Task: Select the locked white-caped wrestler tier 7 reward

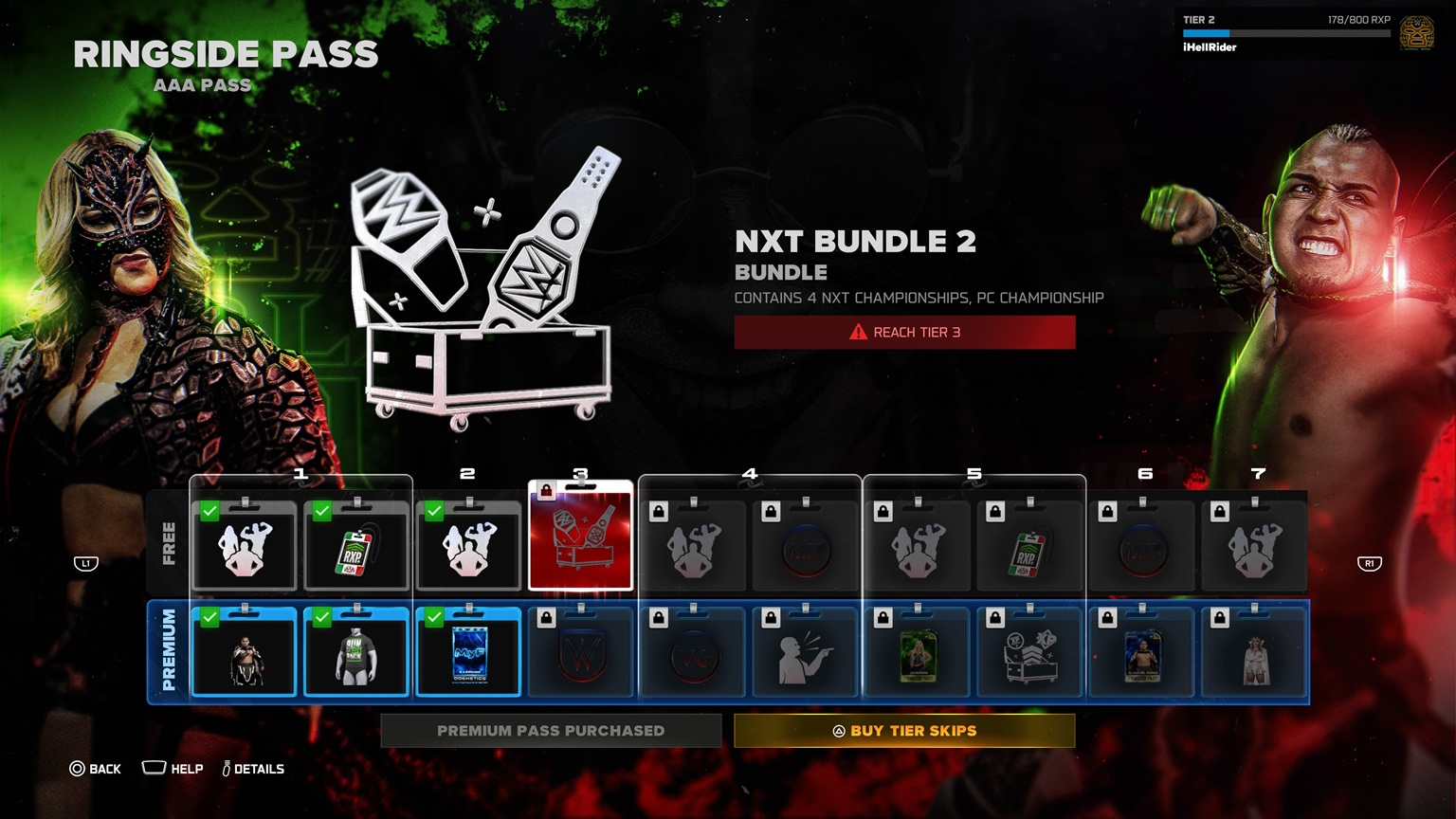Action: (x=1254, y=653)
